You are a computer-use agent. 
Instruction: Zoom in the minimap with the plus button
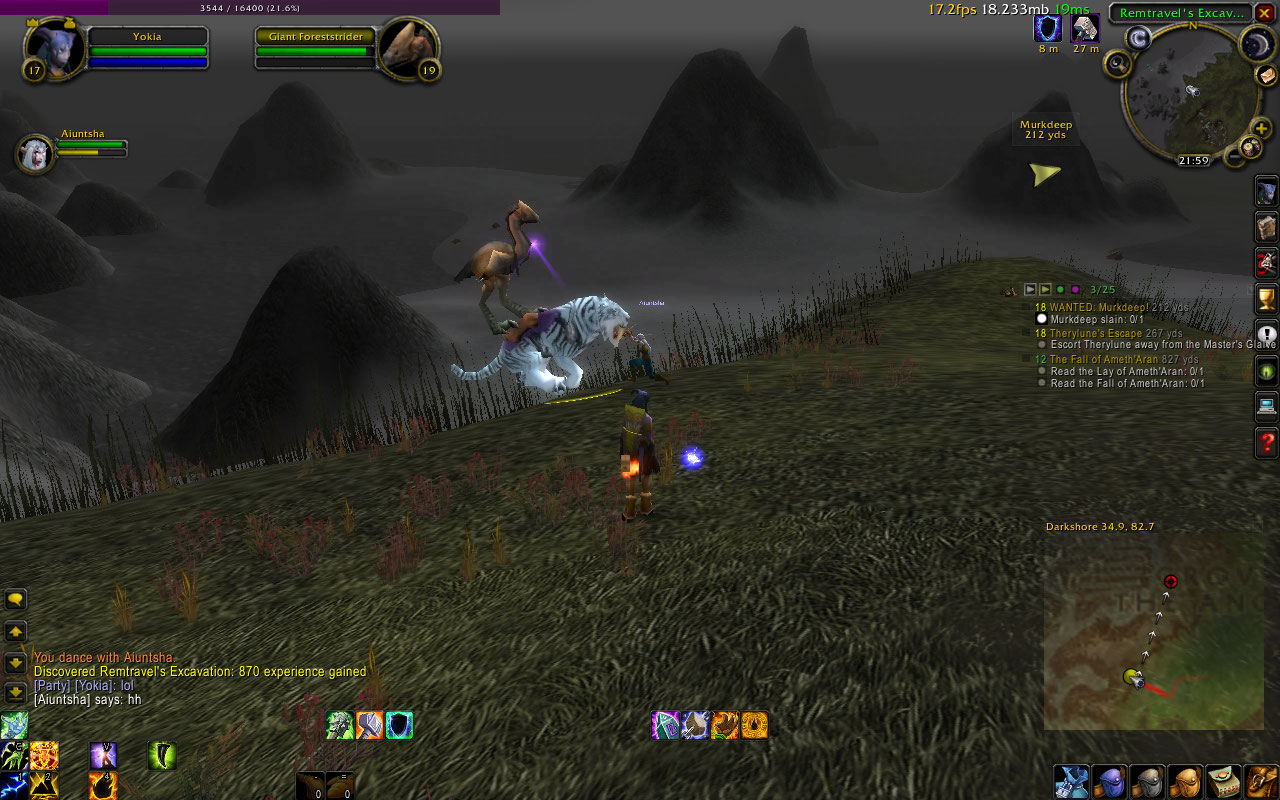point(1262,128)
